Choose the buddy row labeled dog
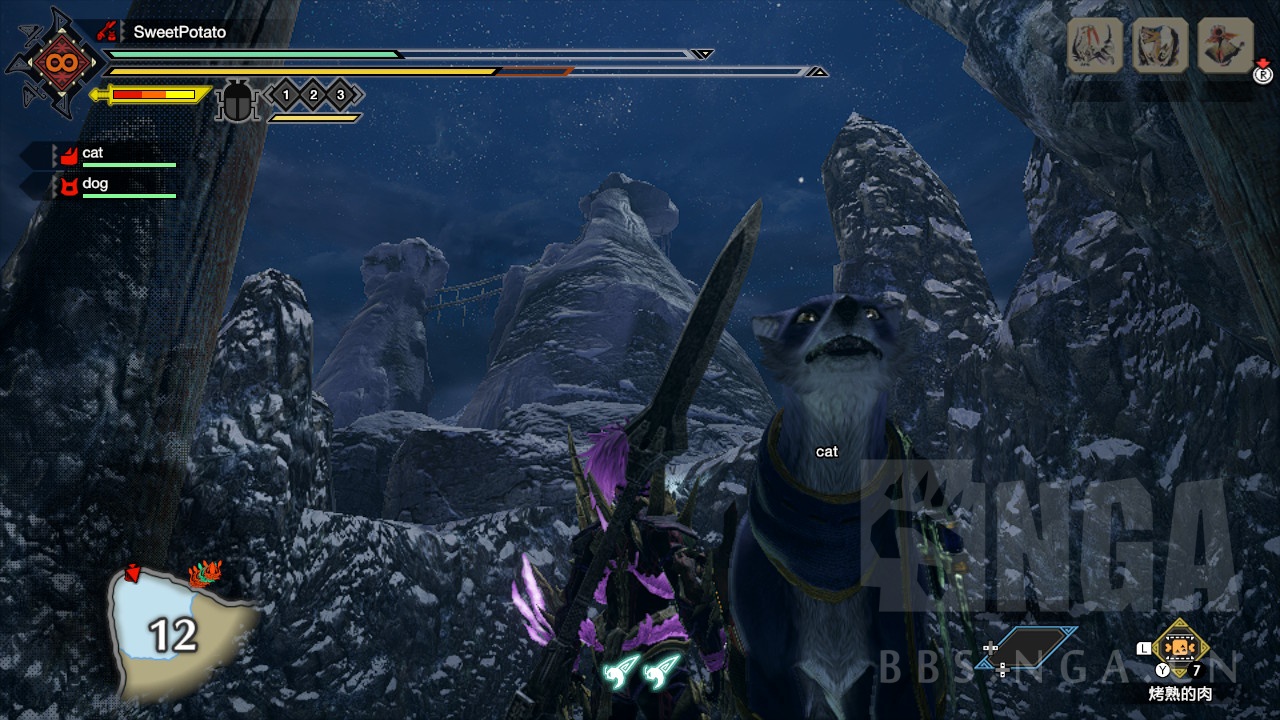 coord(115,185)
